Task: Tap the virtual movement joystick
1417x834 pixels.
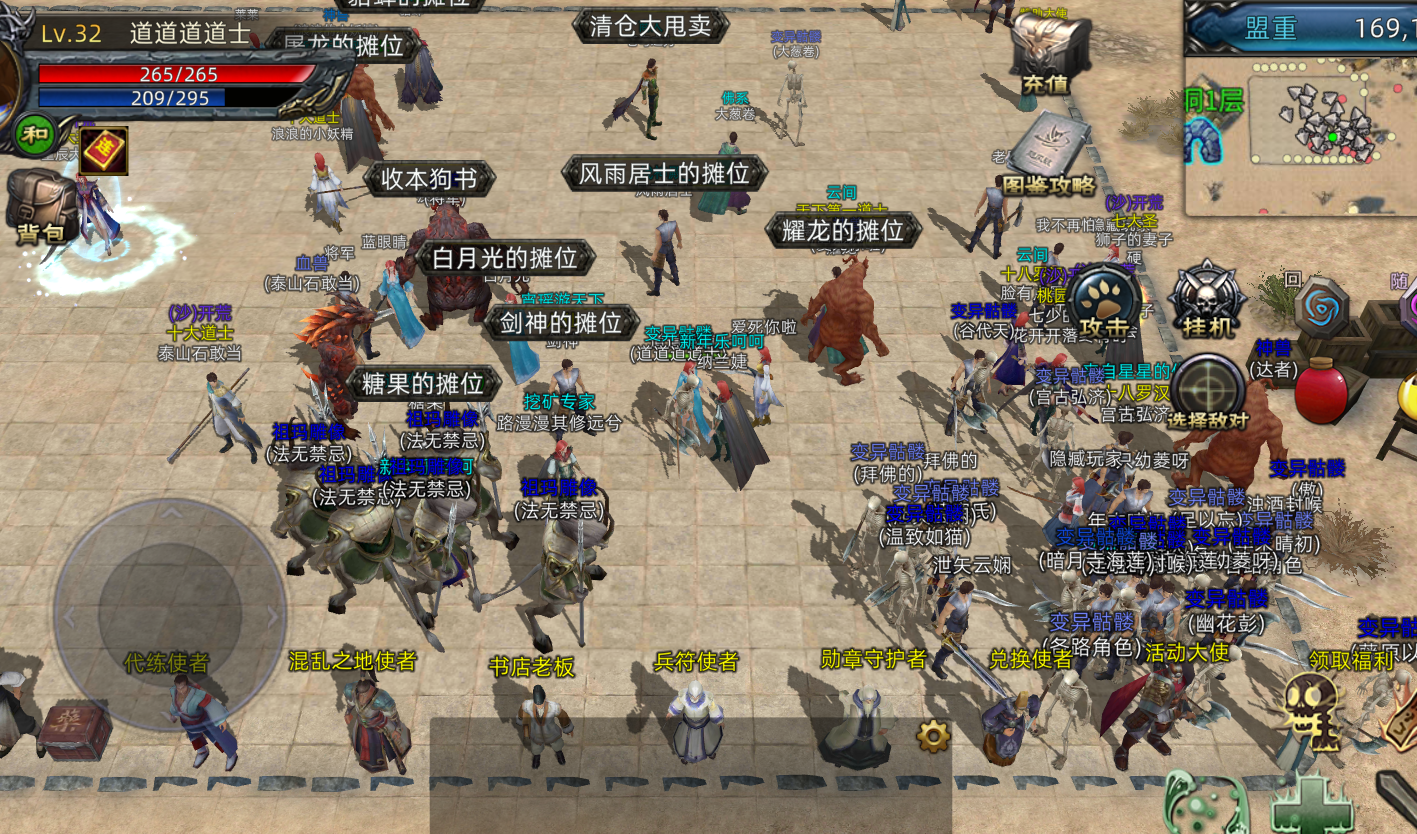Action: 170,614
